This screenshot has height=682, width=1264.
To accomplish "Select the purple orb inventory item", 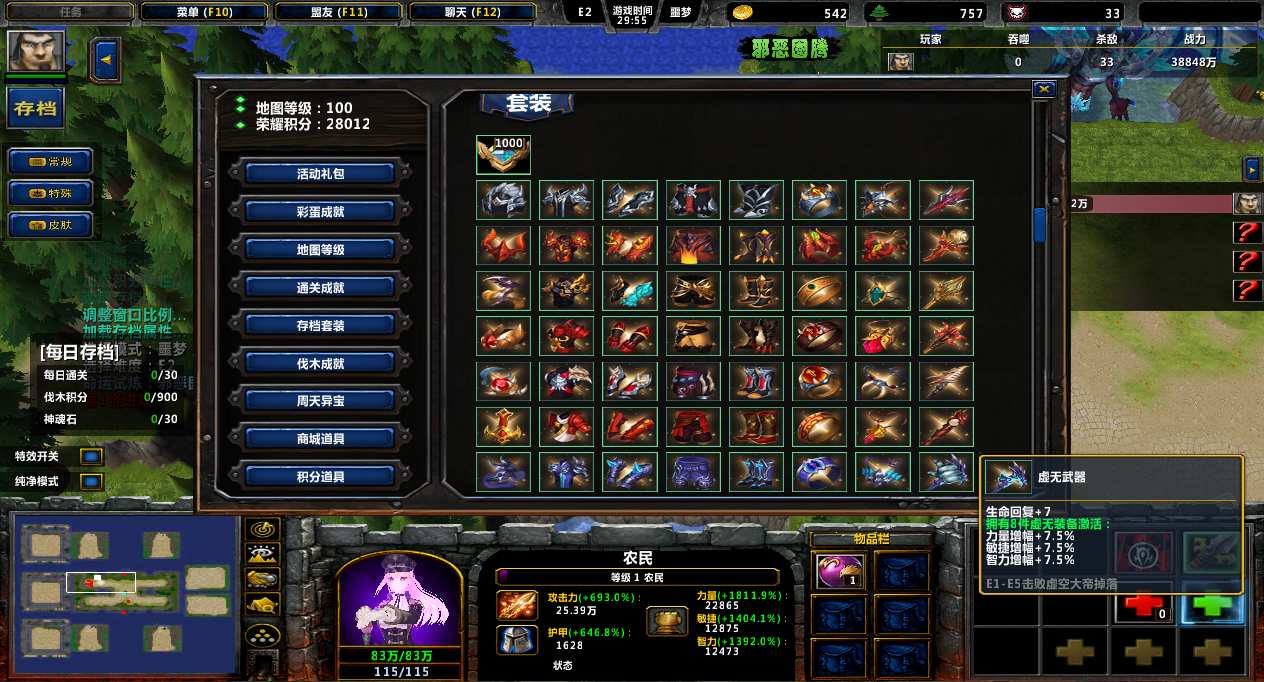I will tap(837, 571).
